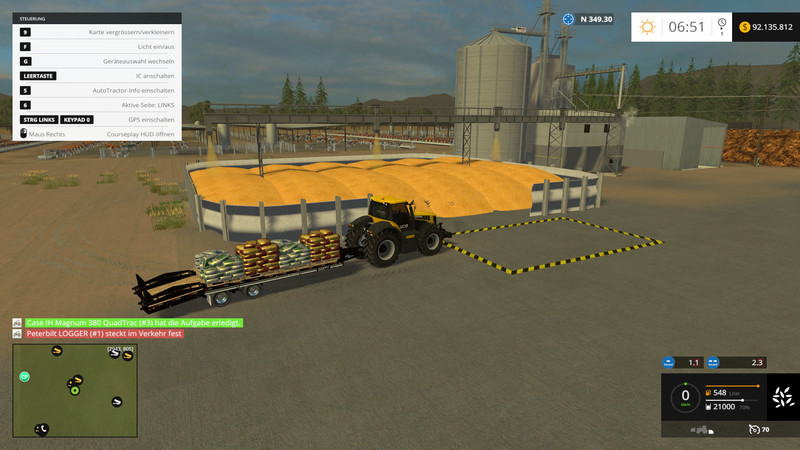This screenshot has width=800, height=450.
Task: Toggle the cruise control speed icon
Action: (752, 430)
